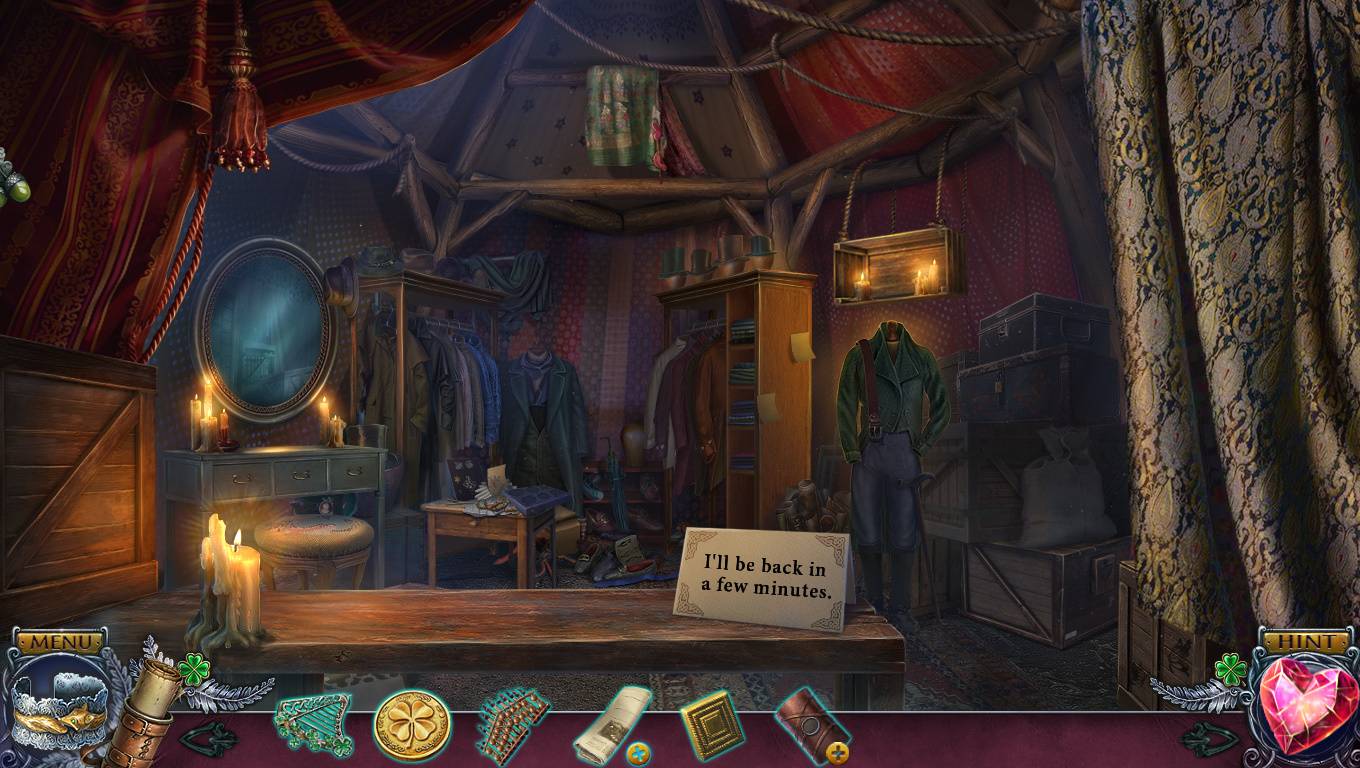Viewport: 1360px width, 768px height.
Task: Show previous inventory items with left arrow
Action: coord(208,740)
